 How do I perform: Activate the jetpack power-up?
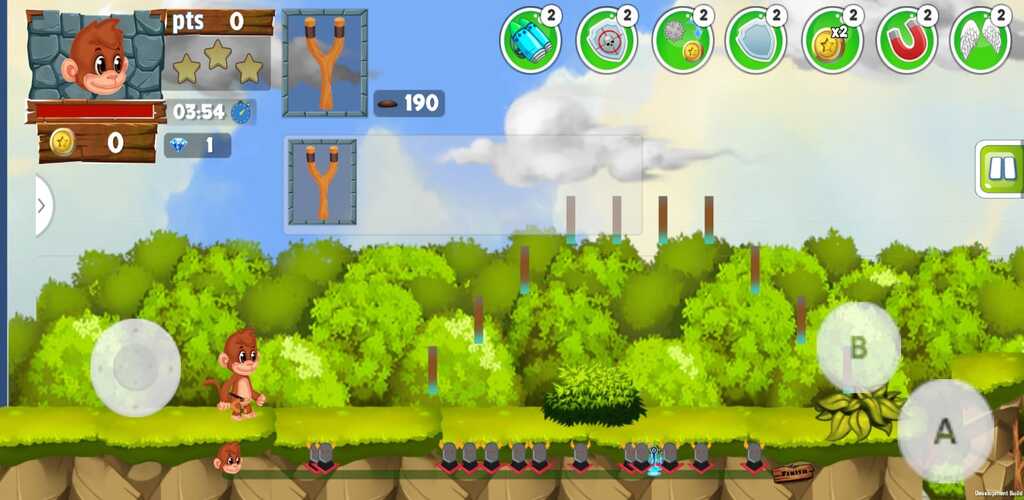(x=530, y=41)
